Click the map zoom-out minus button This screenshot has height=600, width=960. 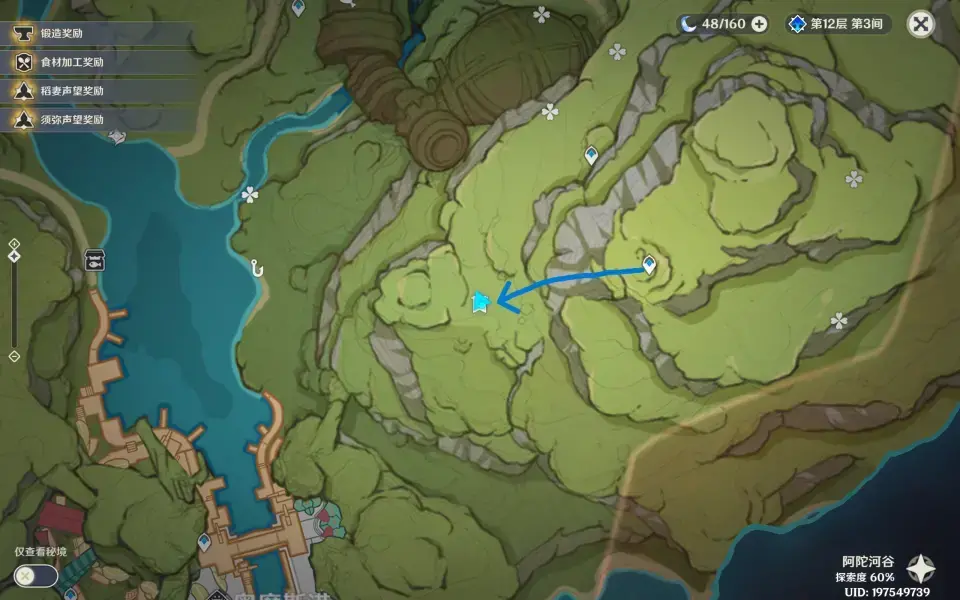coord(14,356)
